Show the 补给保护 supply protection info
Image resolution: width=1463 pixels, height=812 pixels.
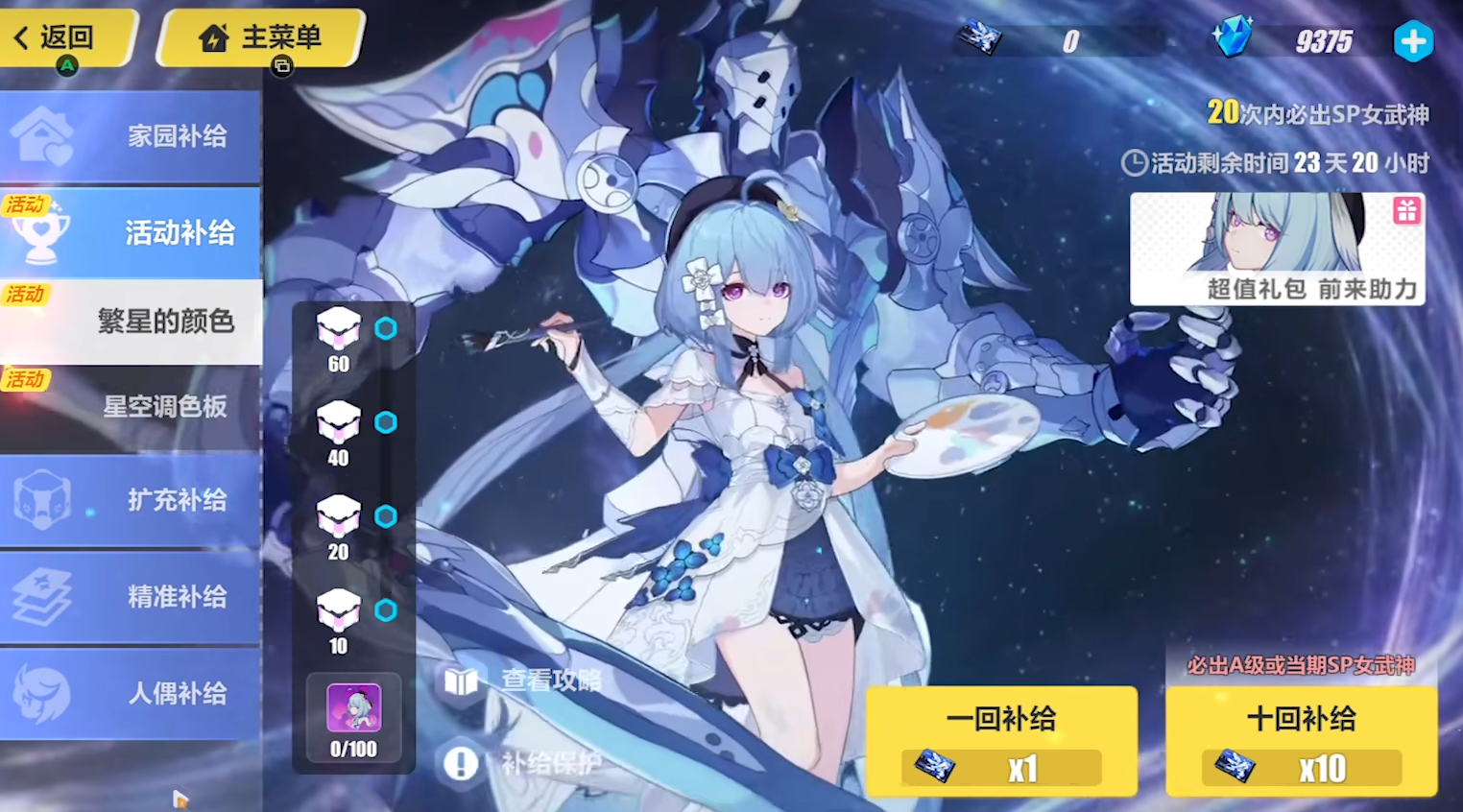[x=523, y=763]
